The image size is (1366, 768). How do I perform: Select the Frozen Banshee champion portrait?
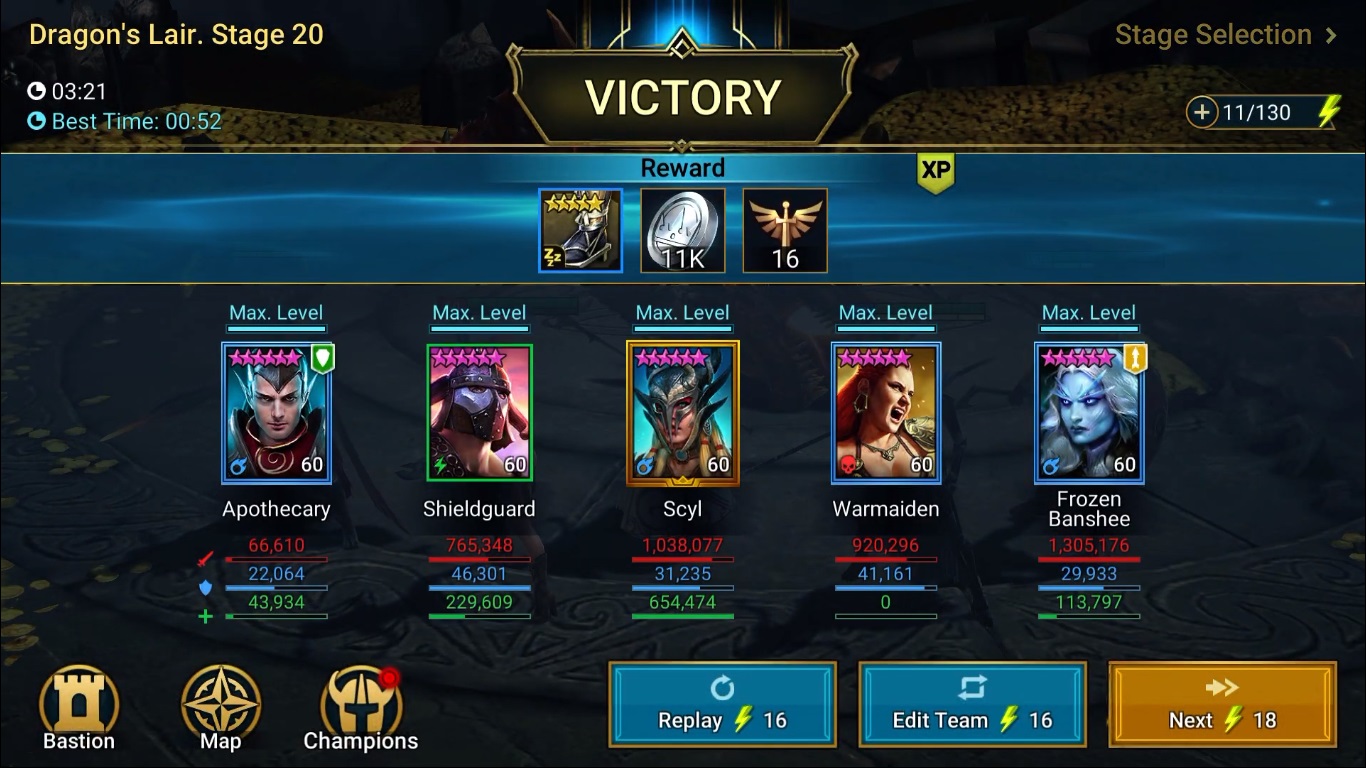coord(1089,412)
